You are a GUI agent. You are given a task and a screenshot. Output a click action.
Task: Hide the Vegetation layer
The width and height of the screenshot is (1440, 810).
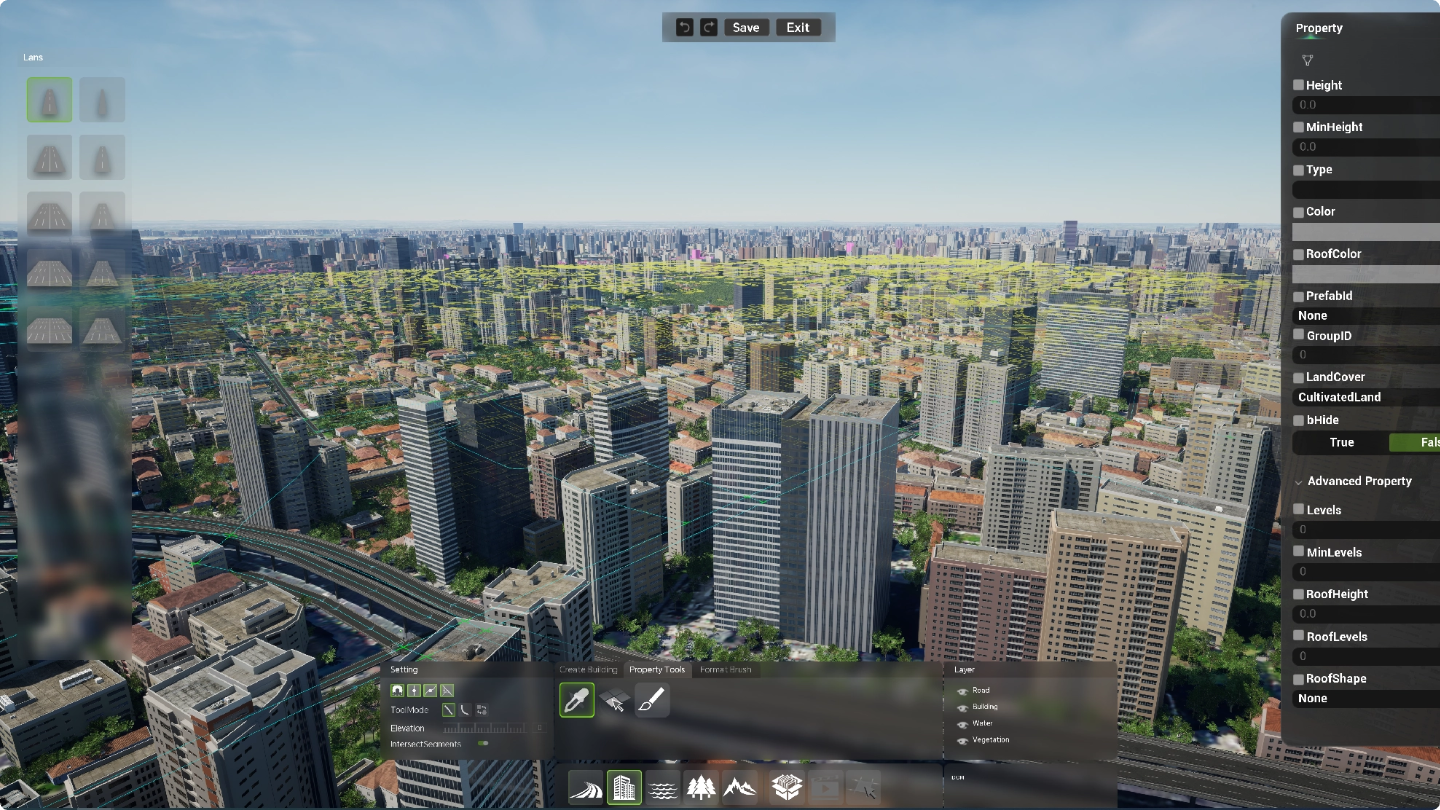tap(962, 741)
